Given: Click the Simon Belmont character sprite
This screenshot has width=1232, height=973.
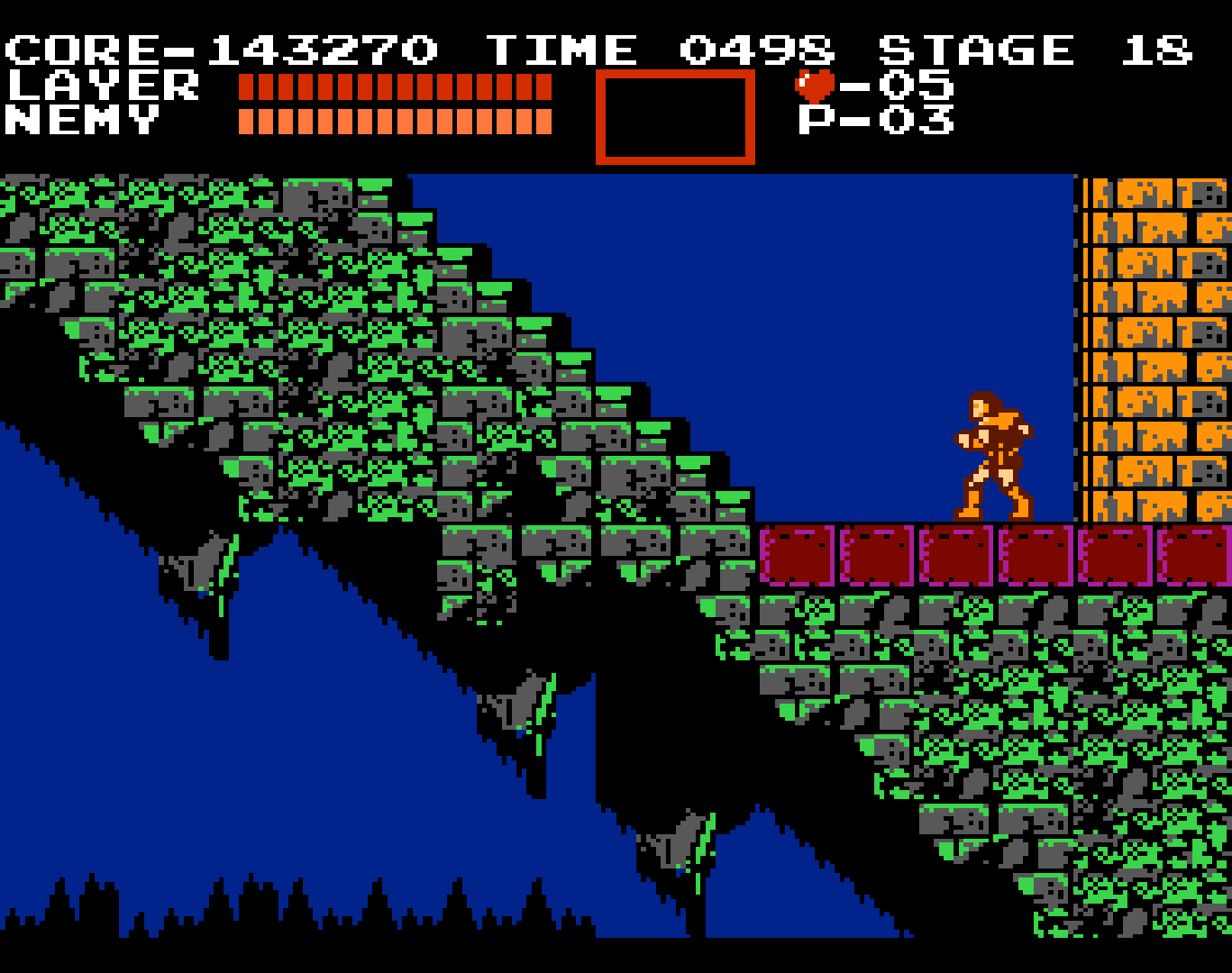Looking at the screenshot, I should click(x=991, y=450).
